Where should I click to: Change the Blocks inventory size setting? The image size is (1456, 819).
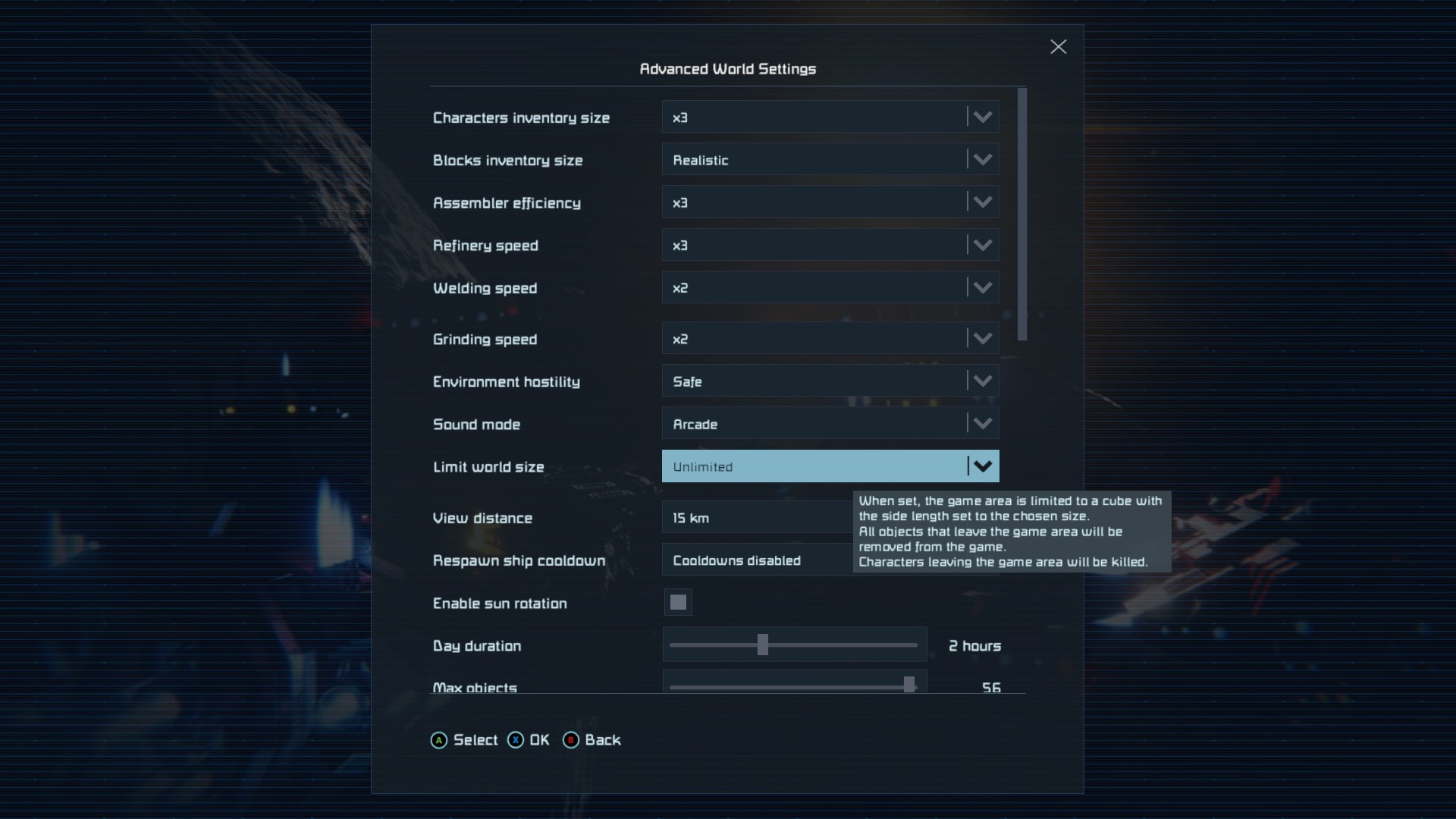tap(830, 160)
